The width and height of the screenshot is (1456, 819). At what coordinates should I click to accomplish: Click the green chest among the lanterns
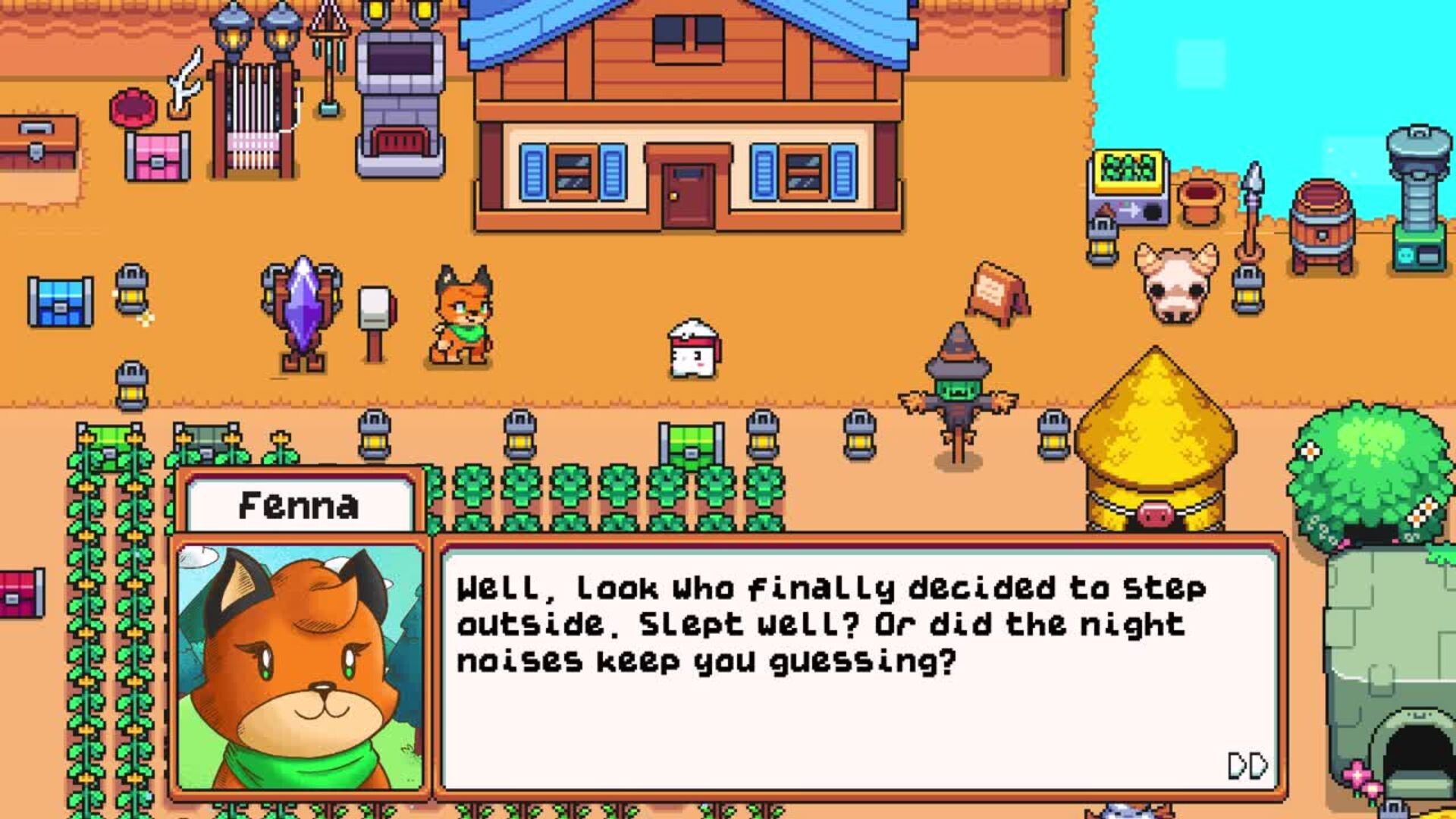(692, 444)
